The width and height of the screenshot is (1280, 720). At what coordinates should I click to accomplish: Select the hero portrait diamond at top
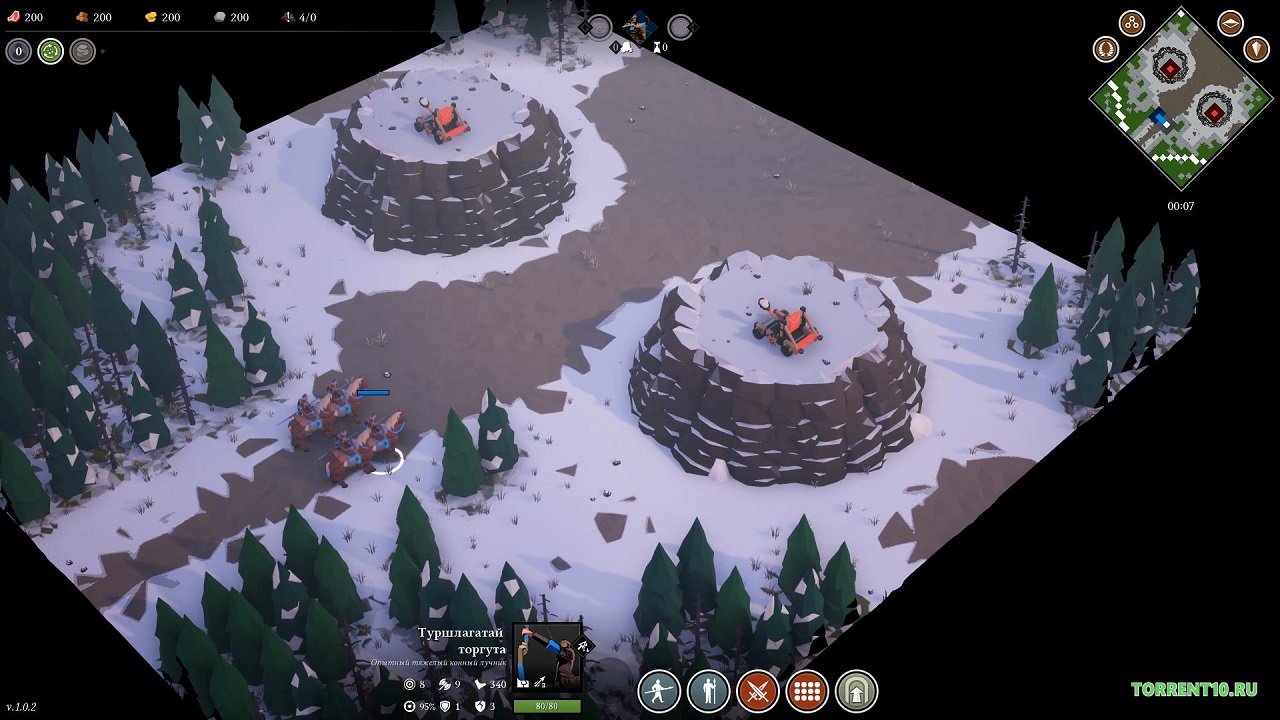point(638,25)
